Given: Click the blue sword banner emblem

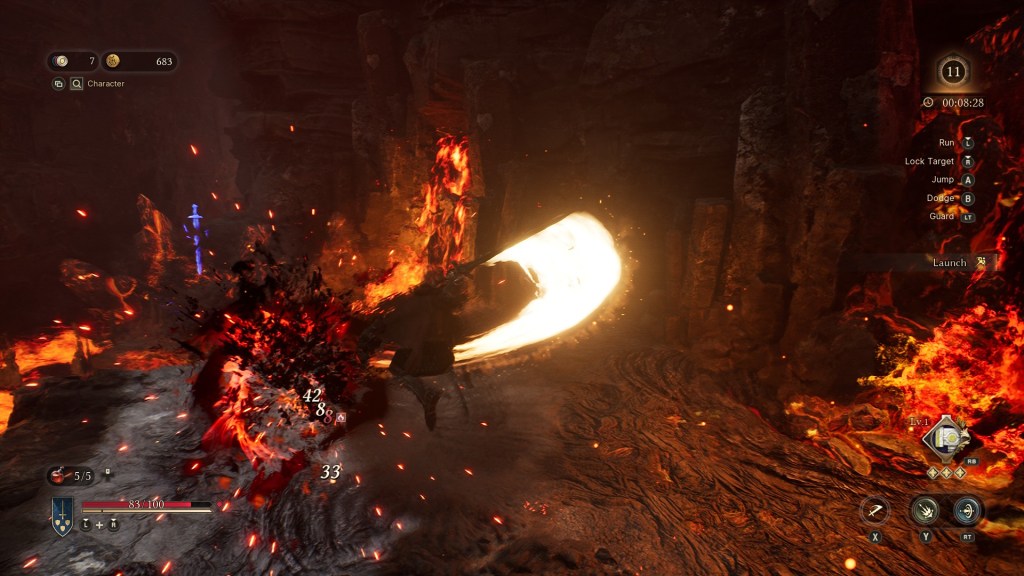Looking at the screenshot, I should 62,516.
